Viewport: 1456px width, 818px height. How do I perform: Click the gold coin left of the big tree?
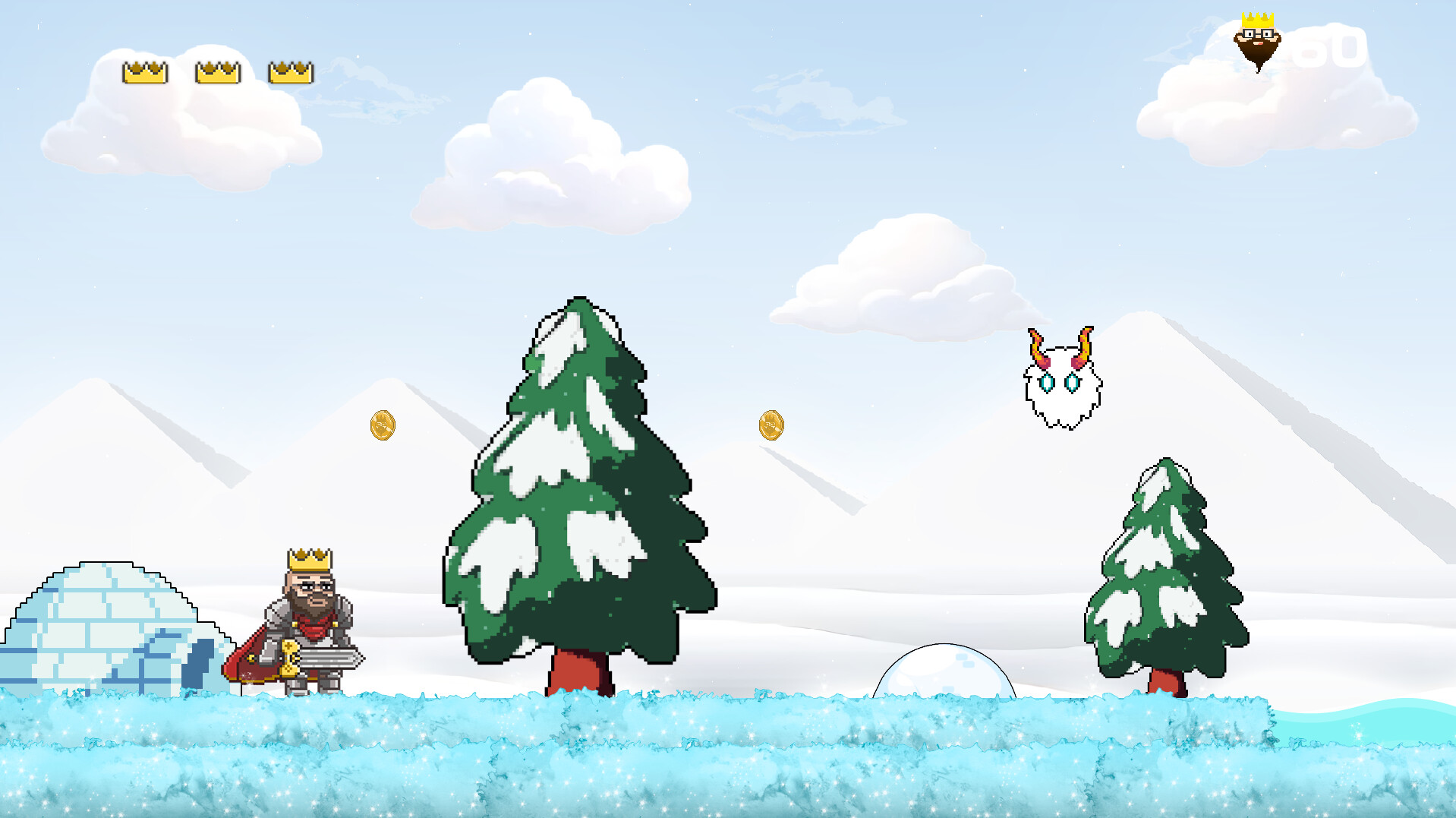(383, 425)
